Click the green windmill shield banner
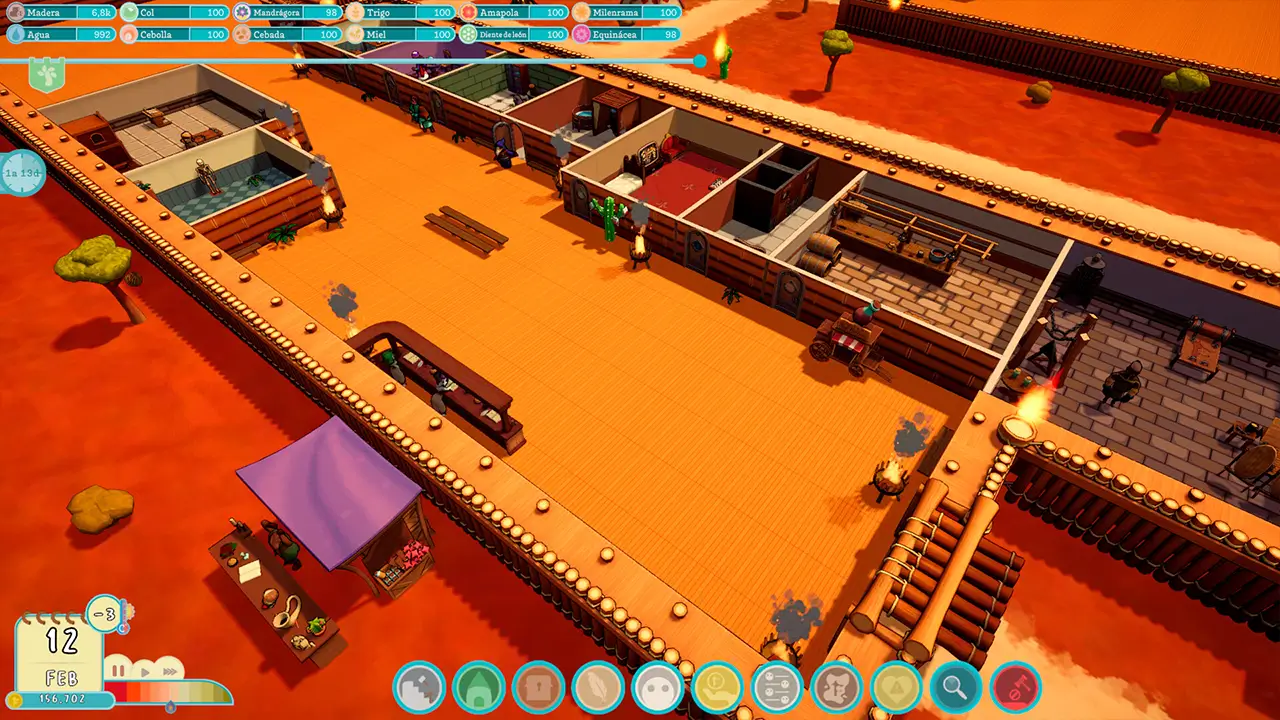 click(x=46, y=75)
